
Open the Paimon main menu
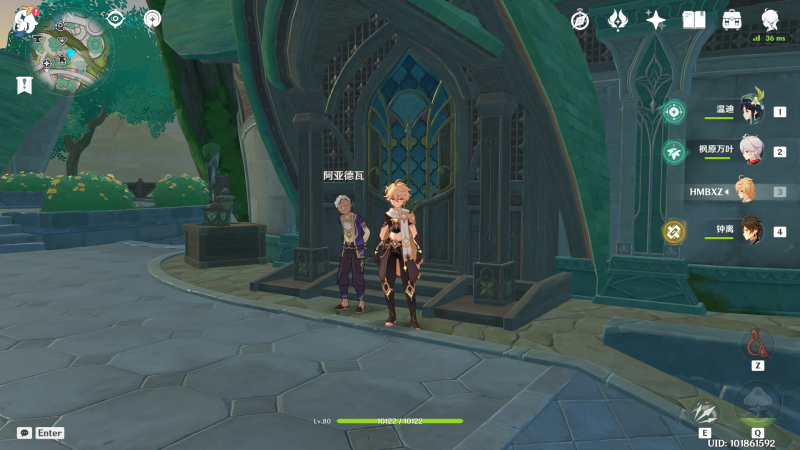pyautogui.click(x=24, y=20)
